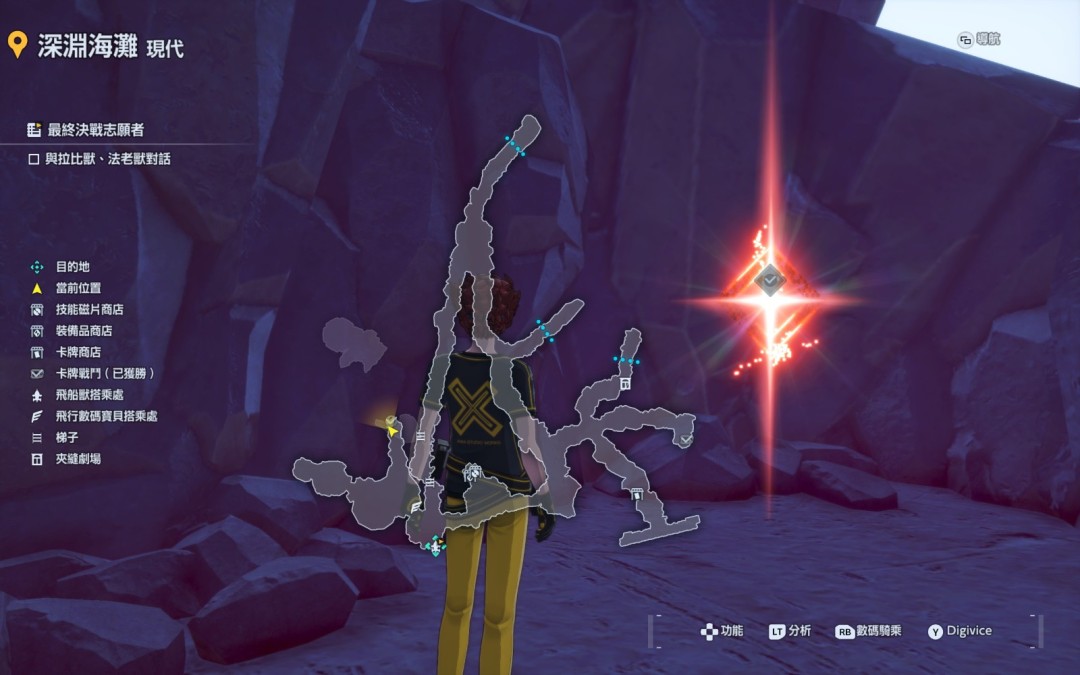Select the flying Digimon boarding marker on map

point(415,508)
